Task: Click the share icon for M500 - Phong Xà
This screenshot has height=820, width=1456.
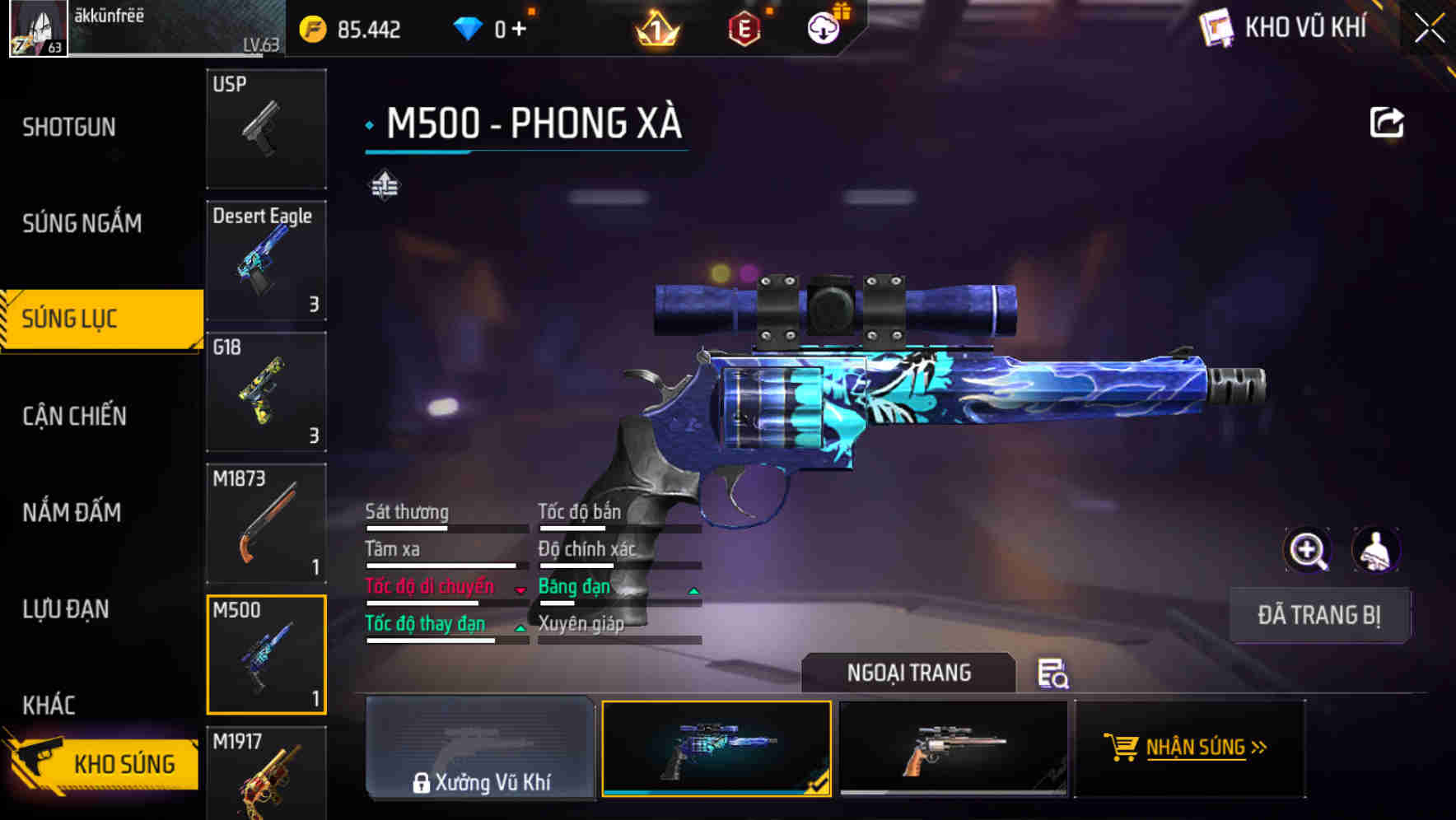Action: (1387, 121)
